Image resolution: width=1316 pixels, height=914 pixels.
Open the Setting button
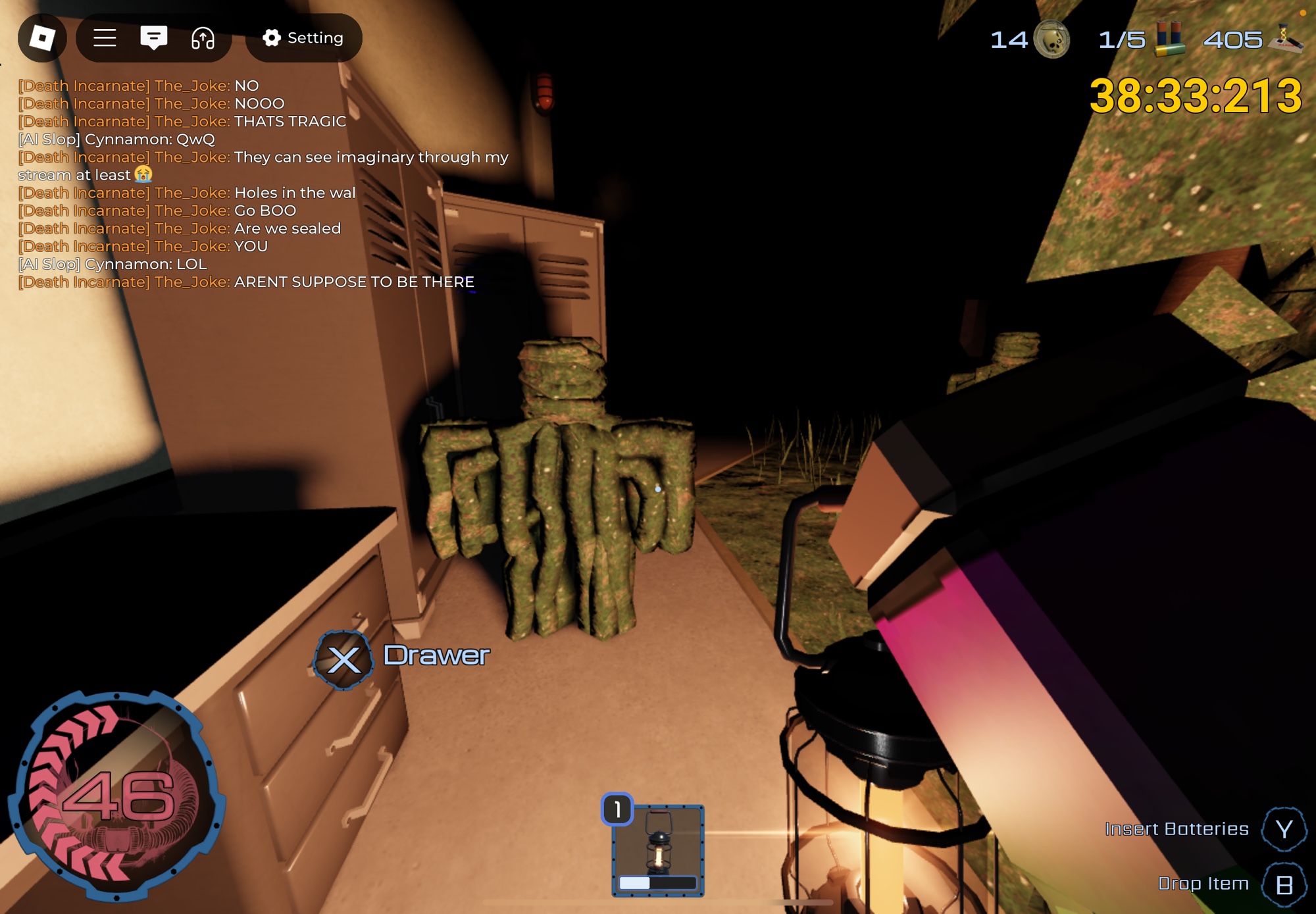pos(303,38)
